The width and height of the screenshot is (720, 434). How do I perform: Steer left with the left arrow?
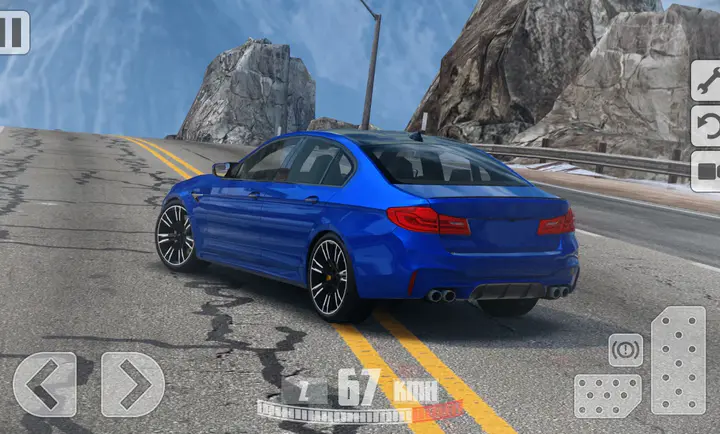44,384
